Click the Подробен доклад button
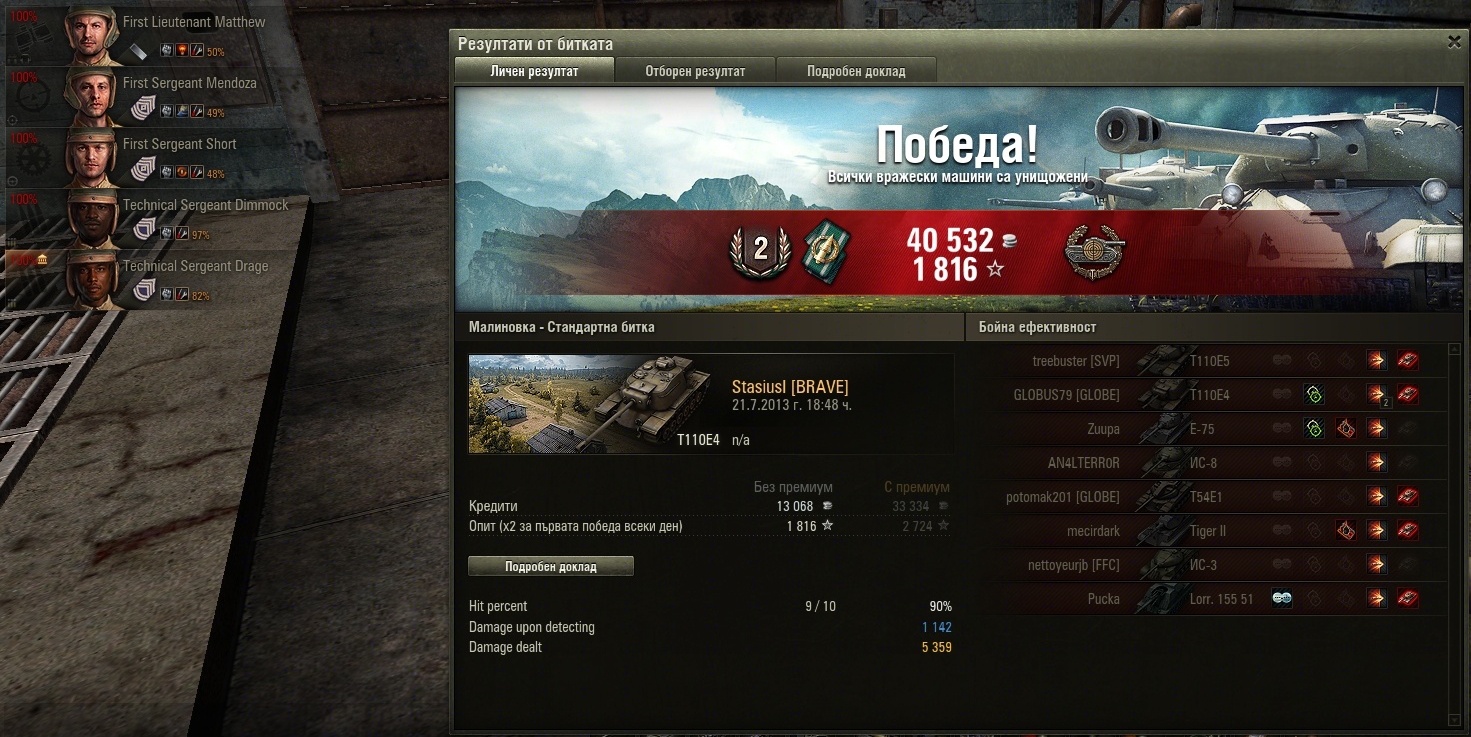Screen dimensions: 1471x737 coord(551,566)
